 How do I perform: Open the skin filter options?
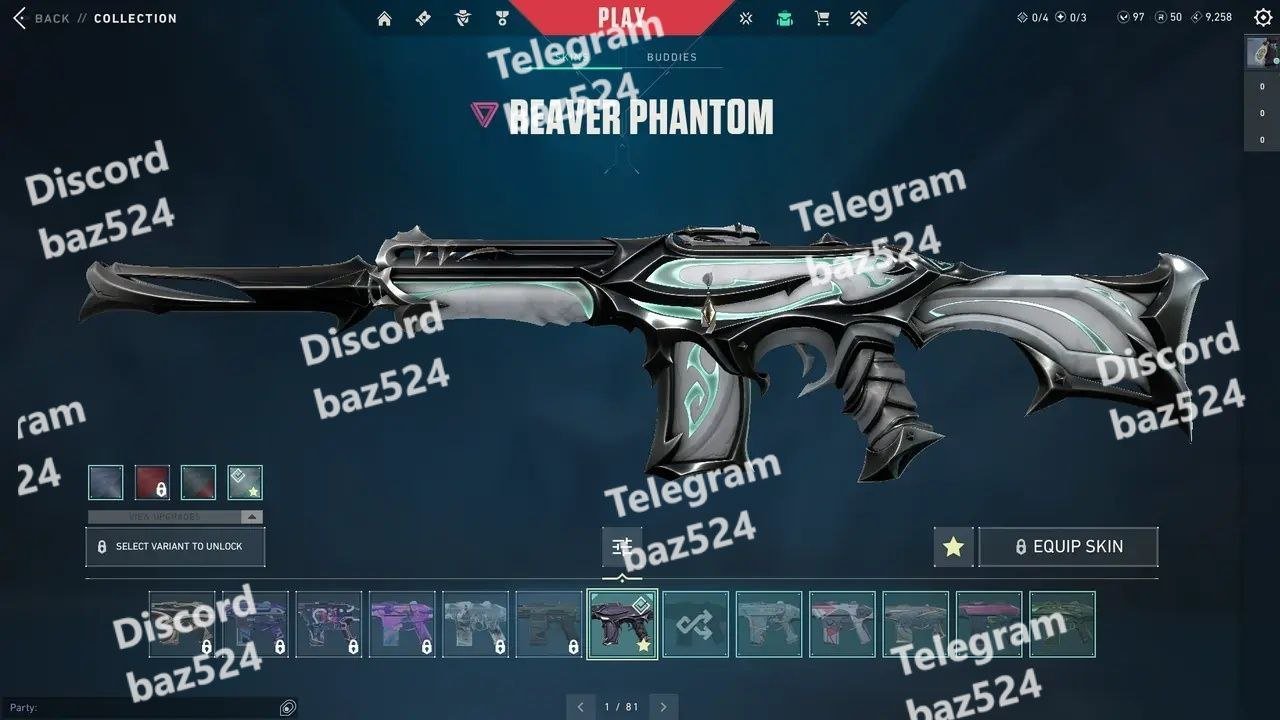(622, 546)
